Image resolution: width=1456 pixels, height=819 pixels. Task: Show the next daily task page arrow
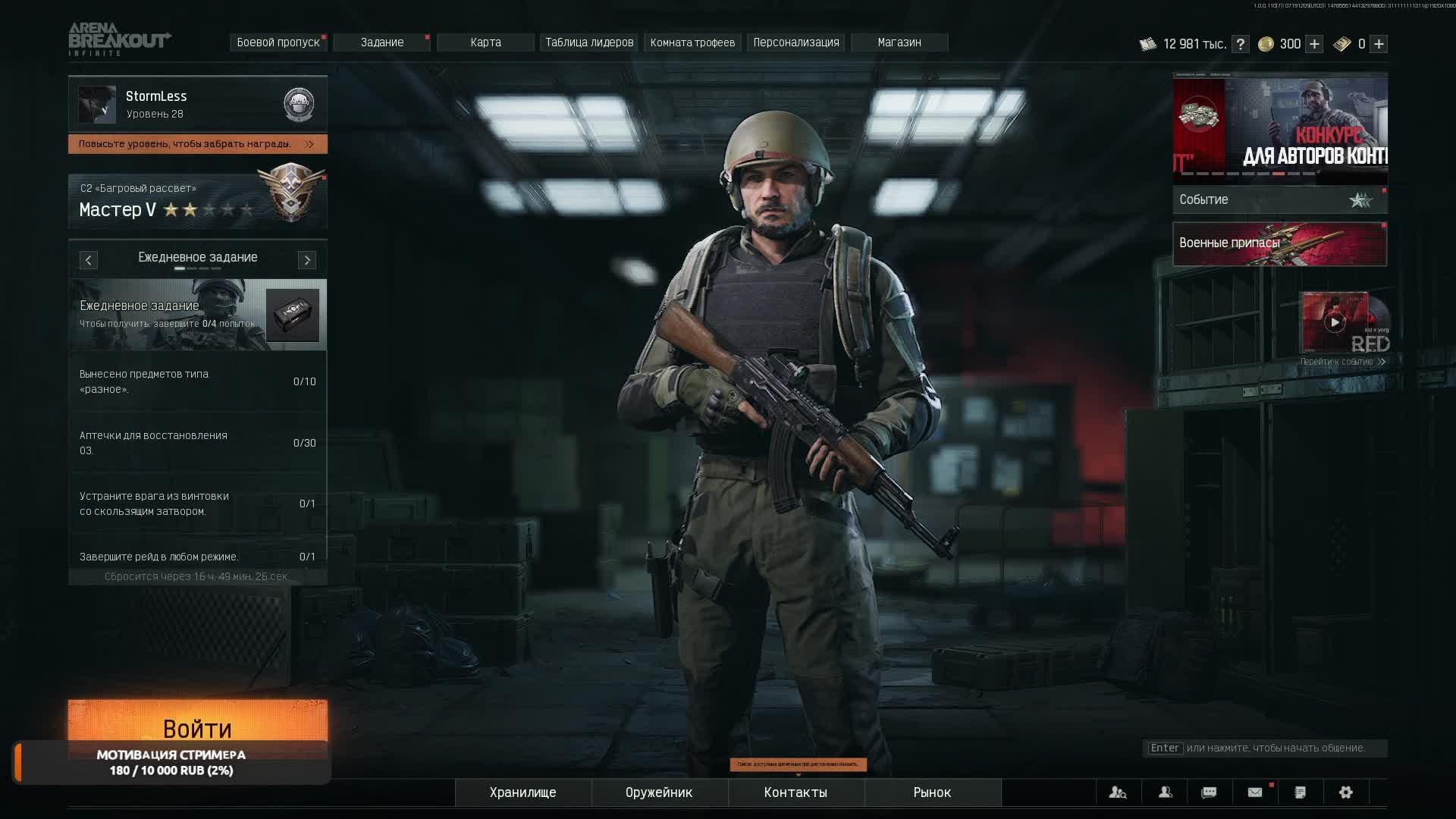[307, 260]
